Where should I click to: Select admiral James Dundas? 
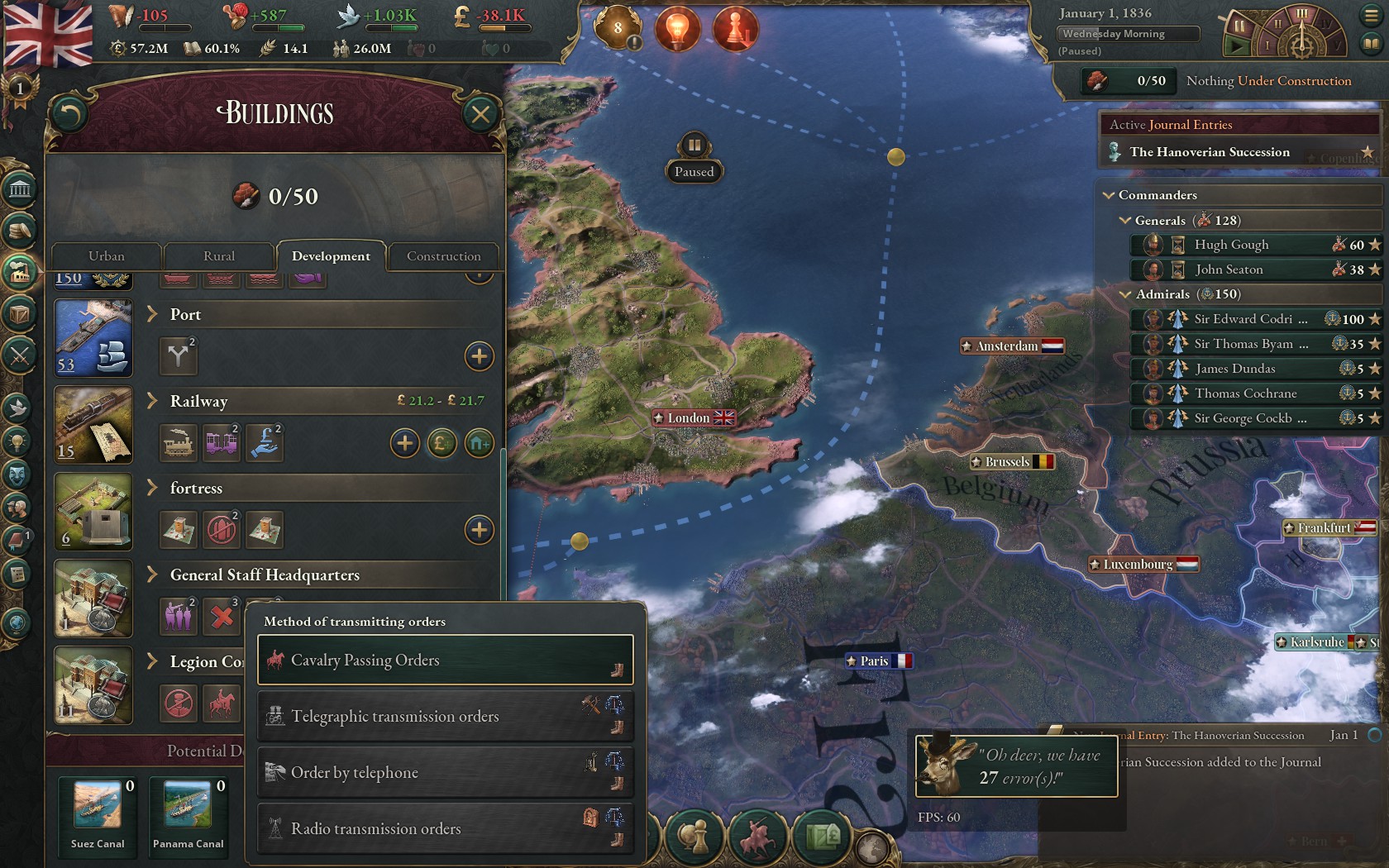coord(1234,369)
